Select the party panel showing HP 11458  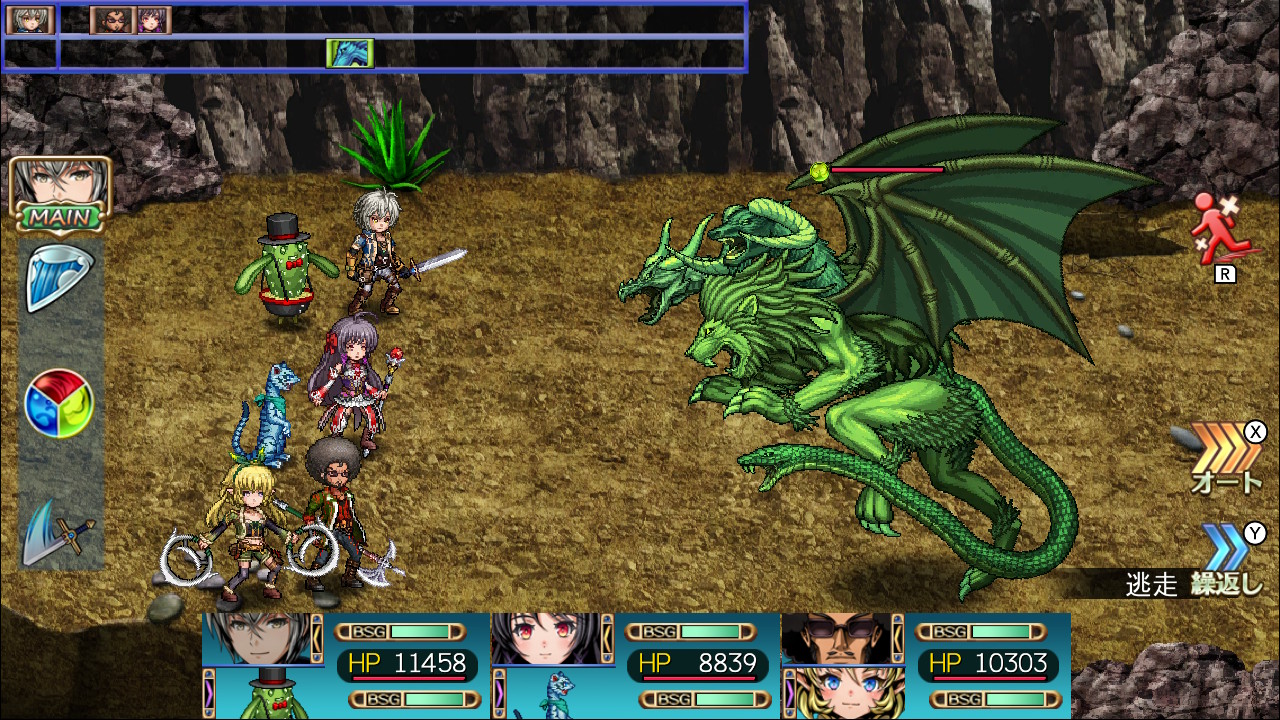tap(345, 665)
